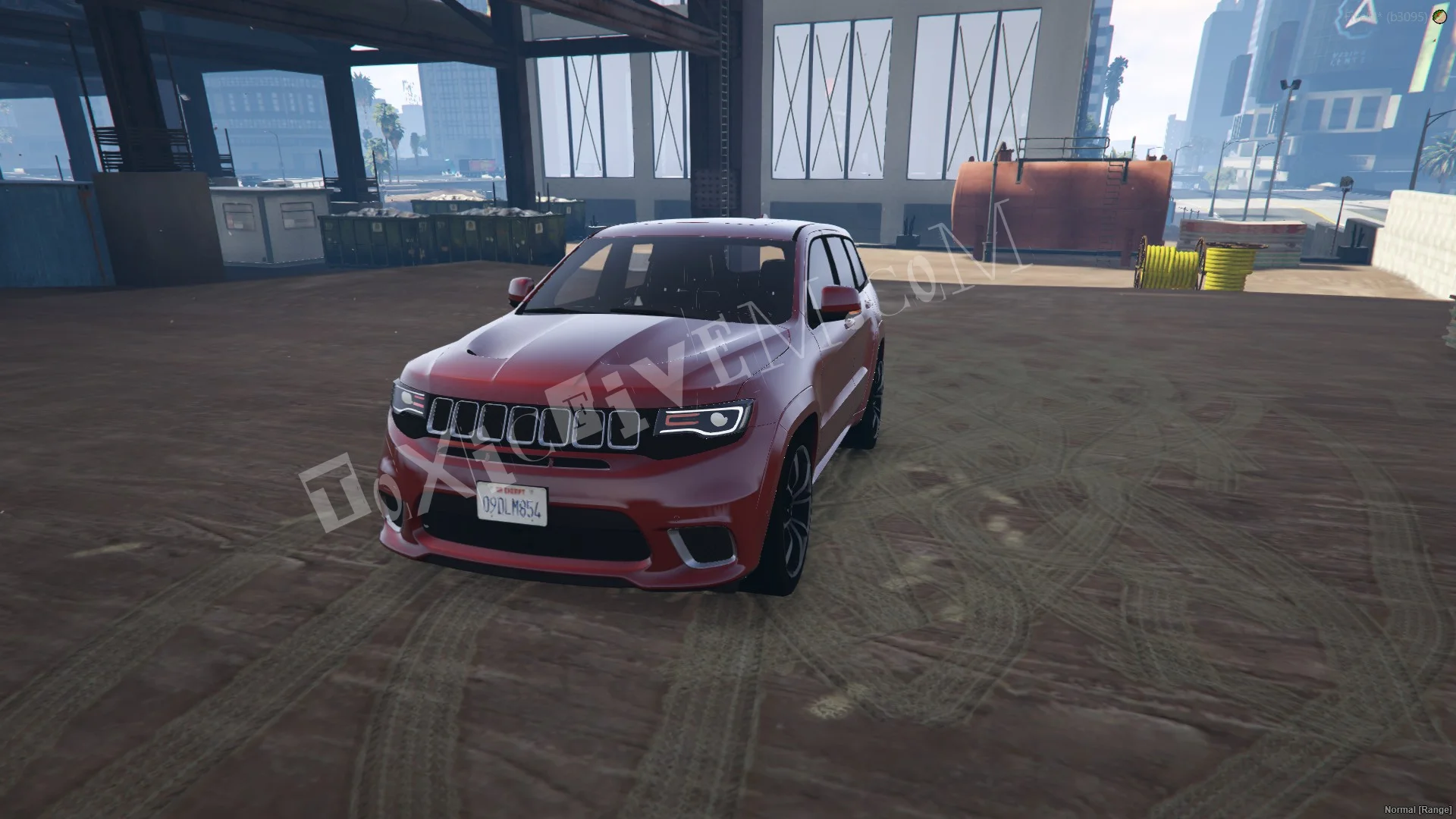Image resolution: width=1456 pixels, height=819 pixels.
Task: Click the FiveM taco emblem icon
Action: pyautogui.click(x=1439, y=17)
